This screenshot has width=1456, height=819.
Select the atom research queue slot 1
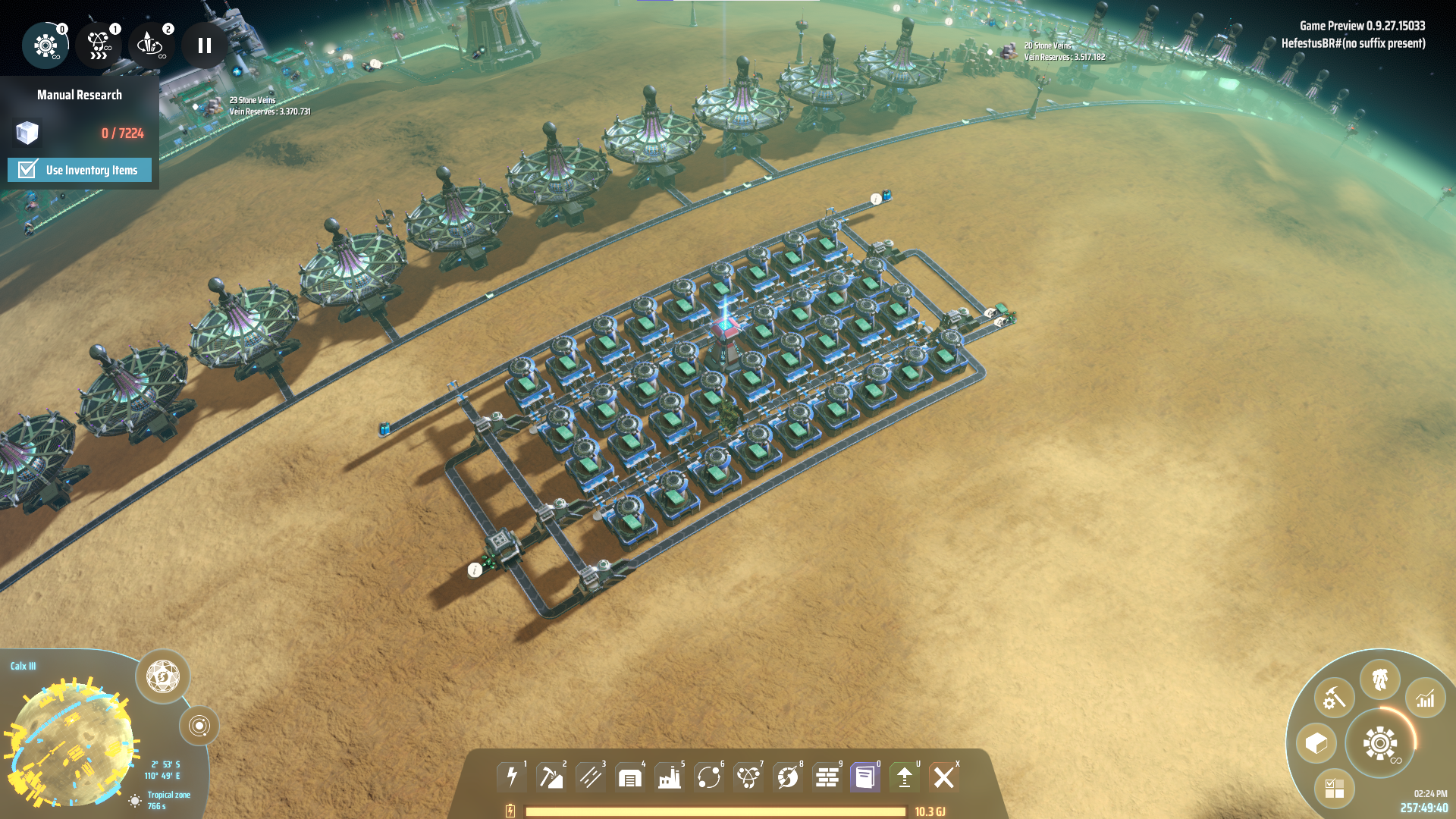point(99,45)
